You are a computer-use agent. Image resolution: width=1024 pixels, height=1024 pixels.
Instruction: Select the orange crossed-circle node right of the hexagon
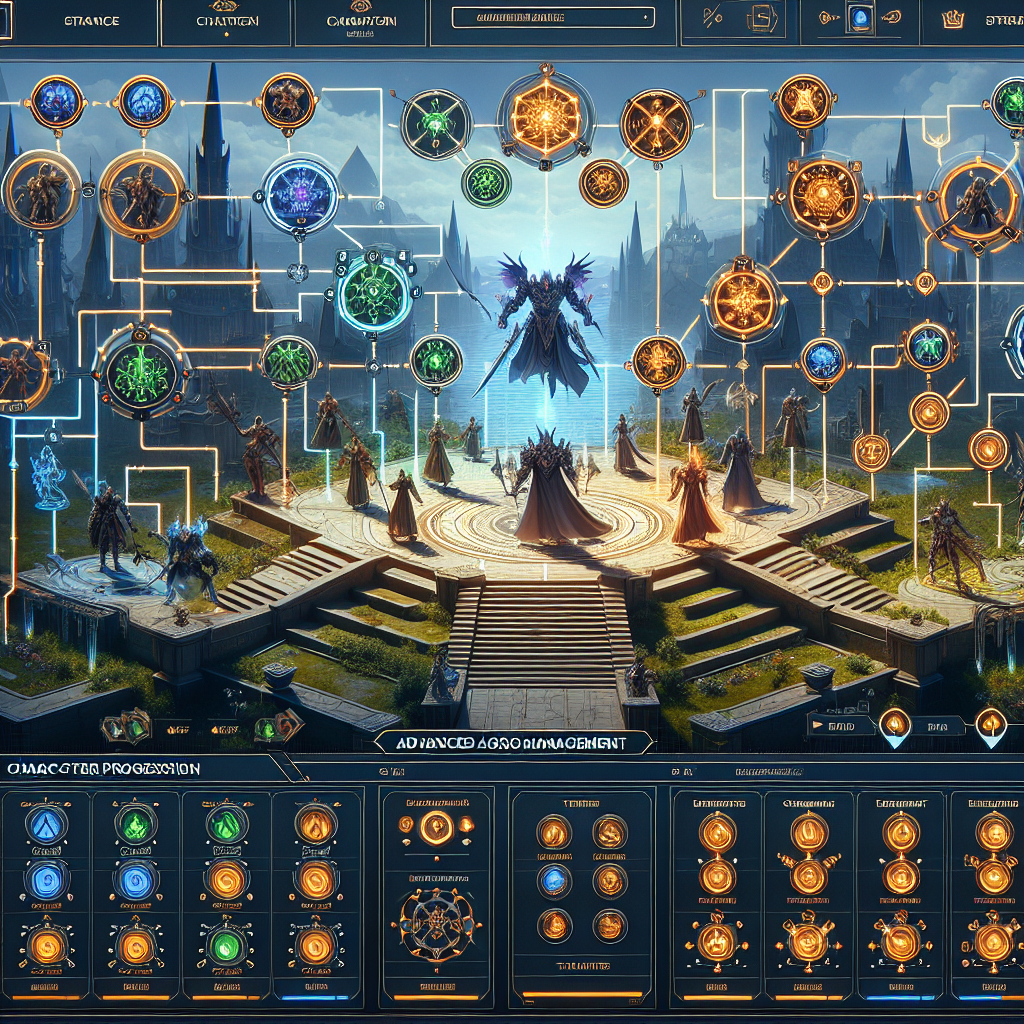coord(655,125)
